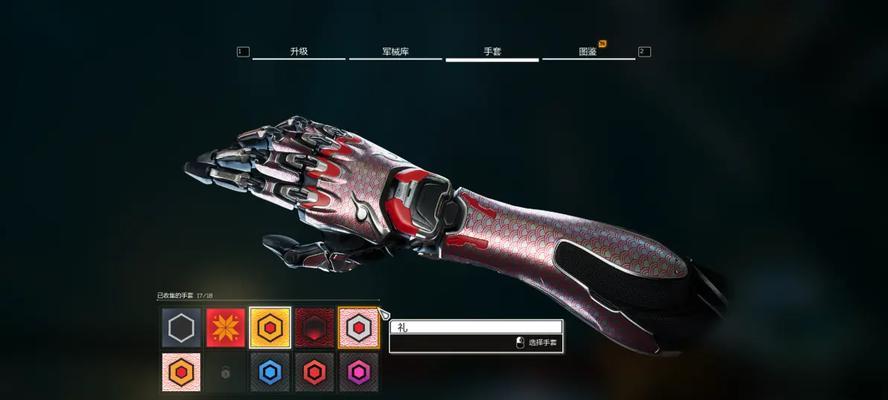The height and width of the screenshot is (400, 888).
Task: Pick the magenta hexagon glove skin
Action: click(x=358, y=372)
